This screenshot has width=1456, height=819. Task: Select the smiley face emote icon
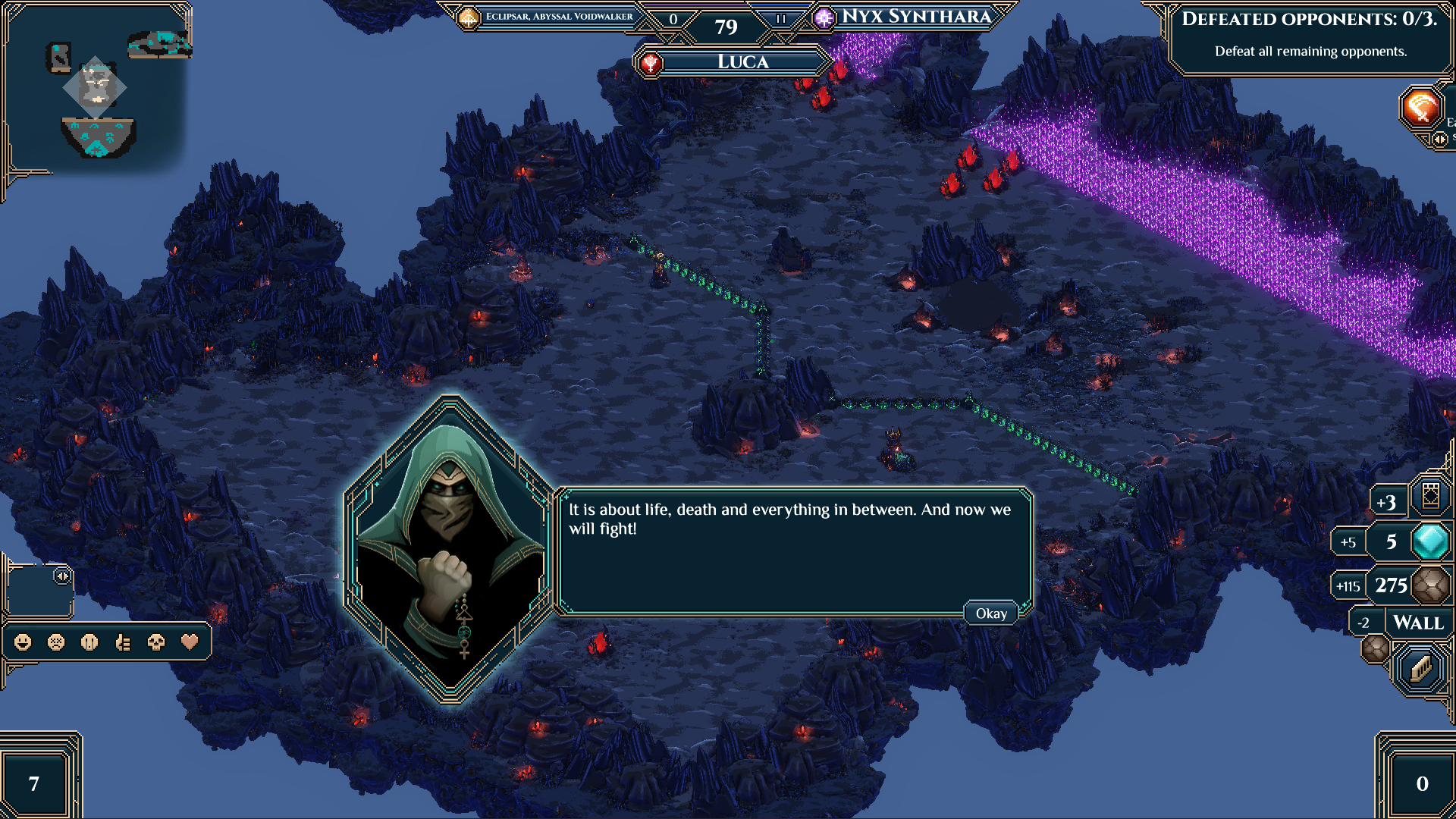point(23,642)
